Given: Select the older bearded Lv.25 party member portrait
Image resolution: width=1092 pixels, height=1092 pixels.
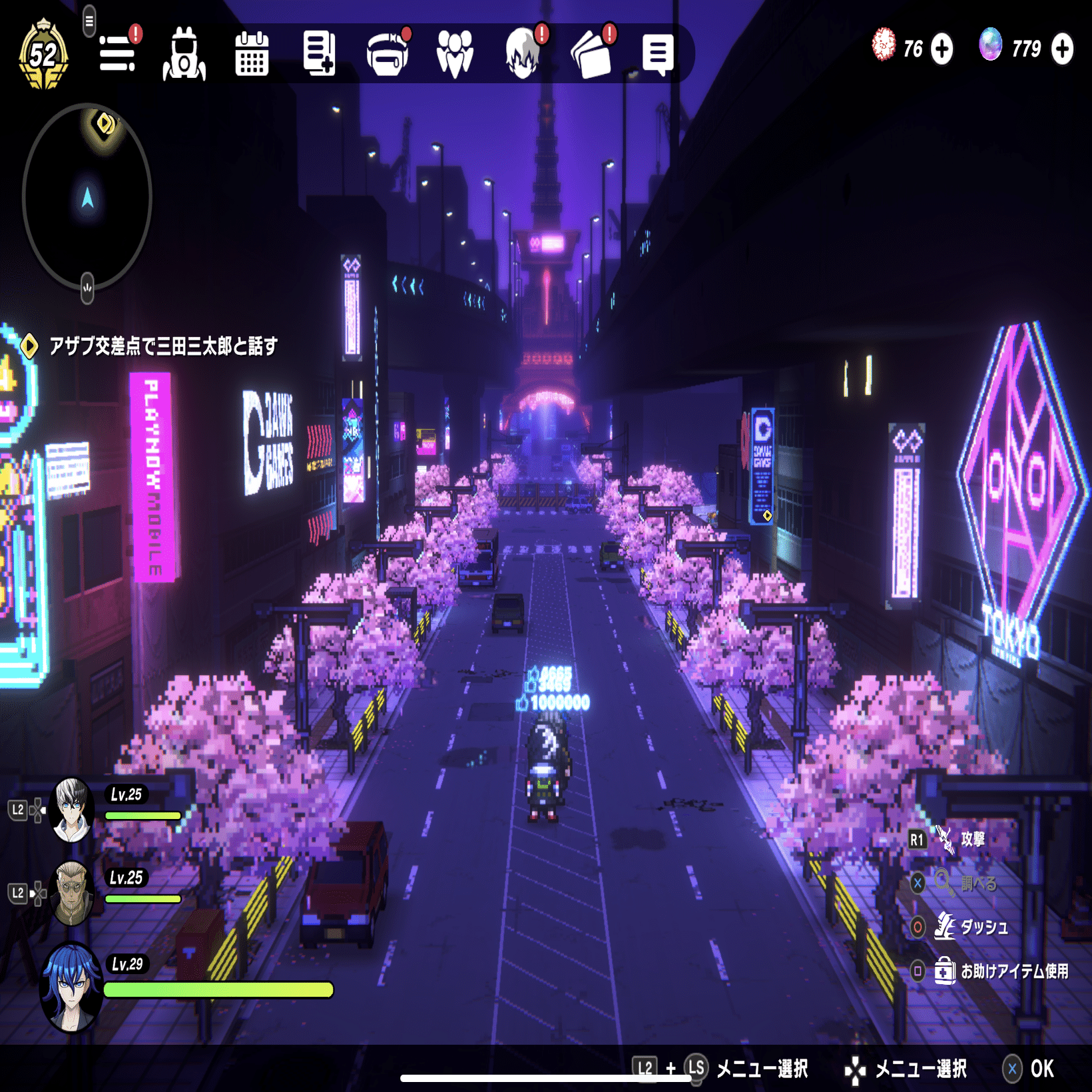Looking at the screenshot, I should click(72, 893).
